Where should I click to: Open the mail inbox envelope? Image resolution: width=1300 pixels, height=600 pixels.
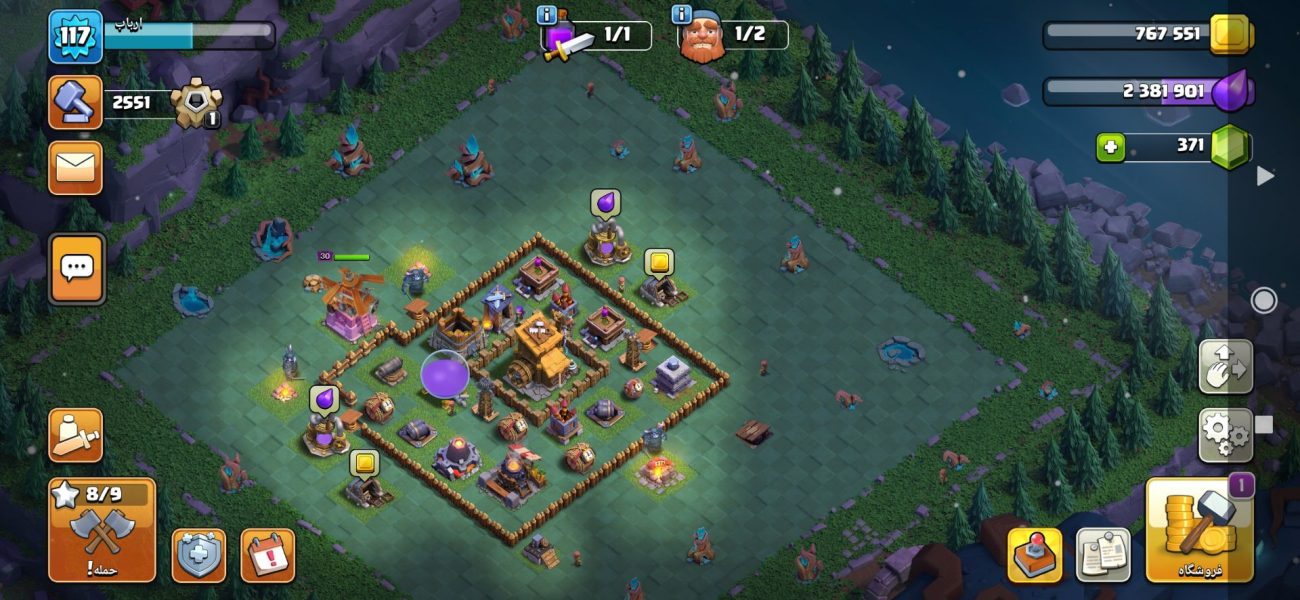[x=76, y=167]
